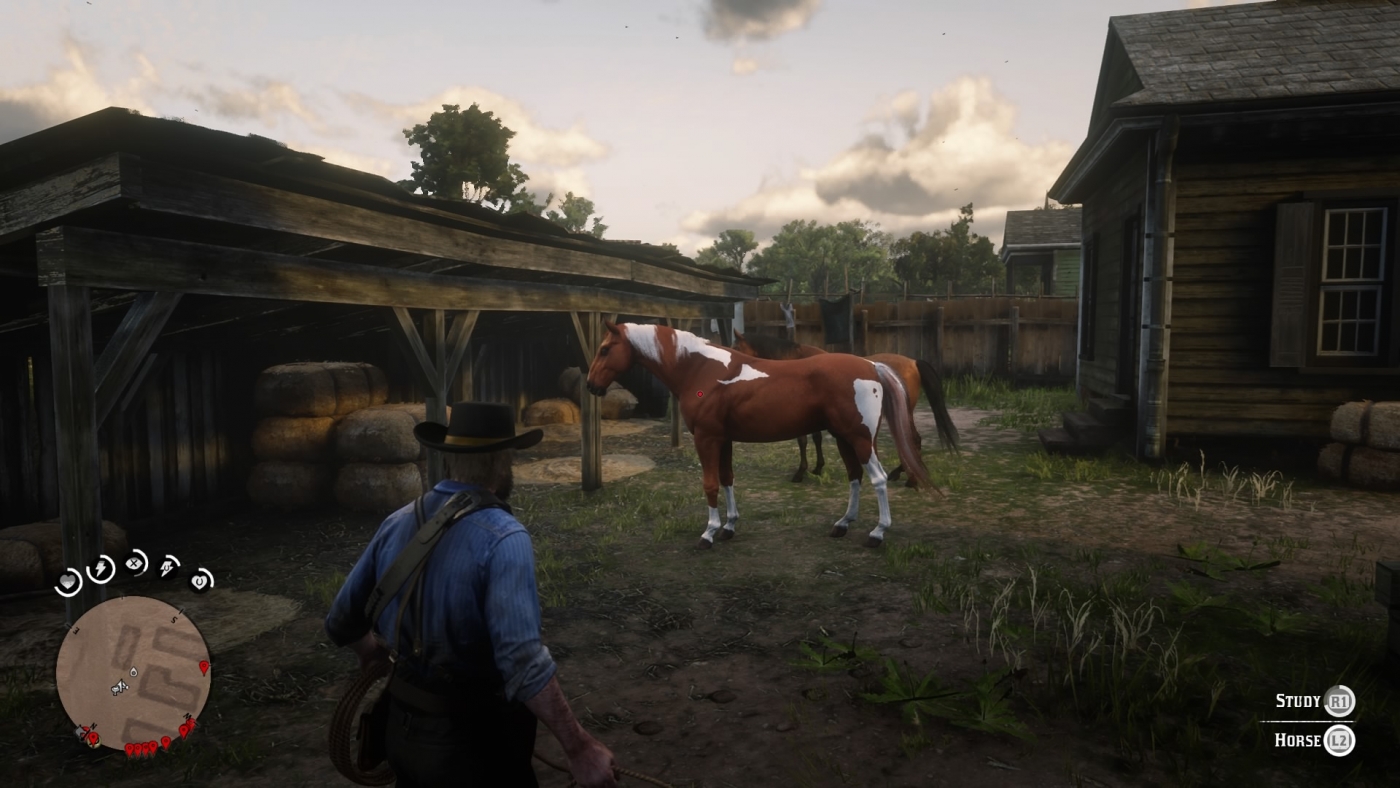This screenshot has width=1400, height=788.
Task: Click the Dead Eye core icon
Action: (134, 564)
